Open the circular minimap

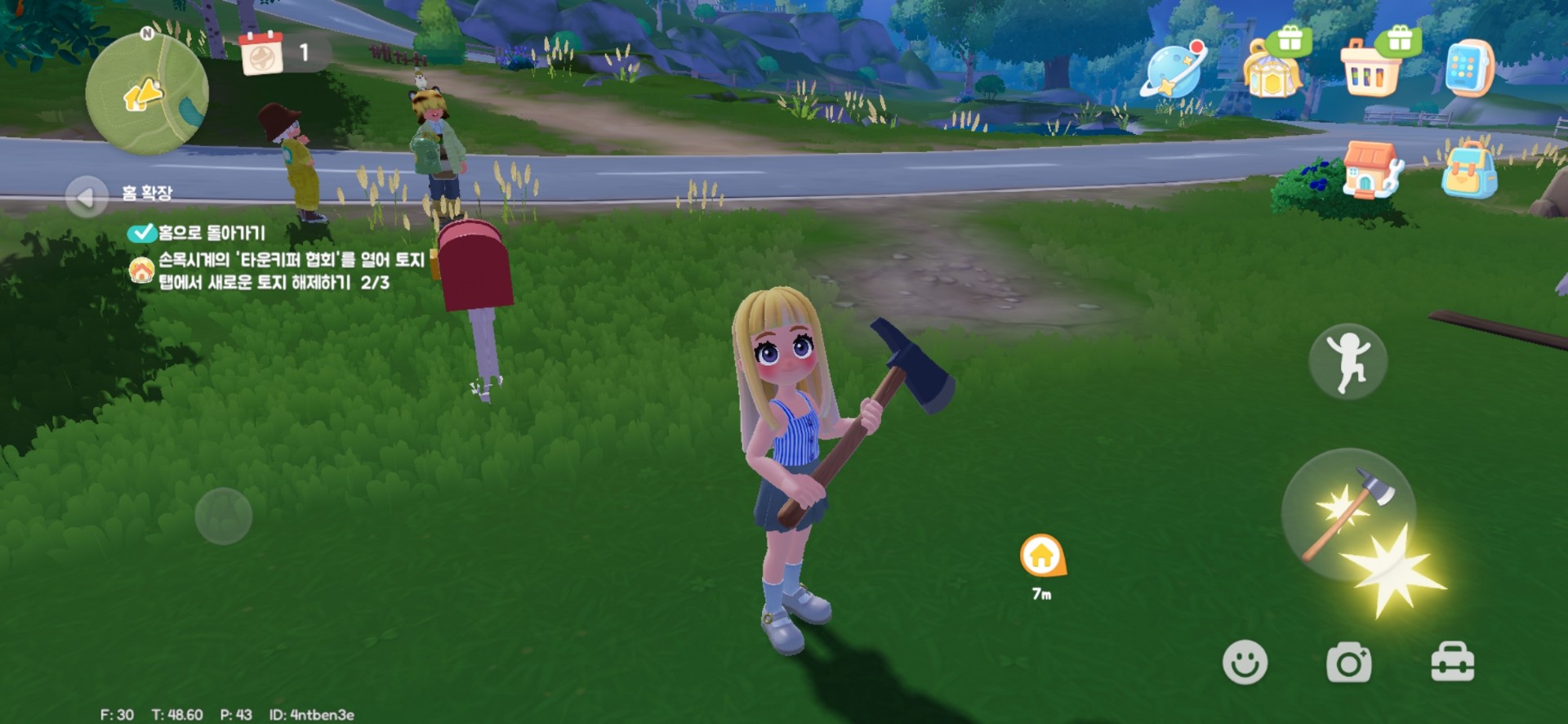(147, 94)
